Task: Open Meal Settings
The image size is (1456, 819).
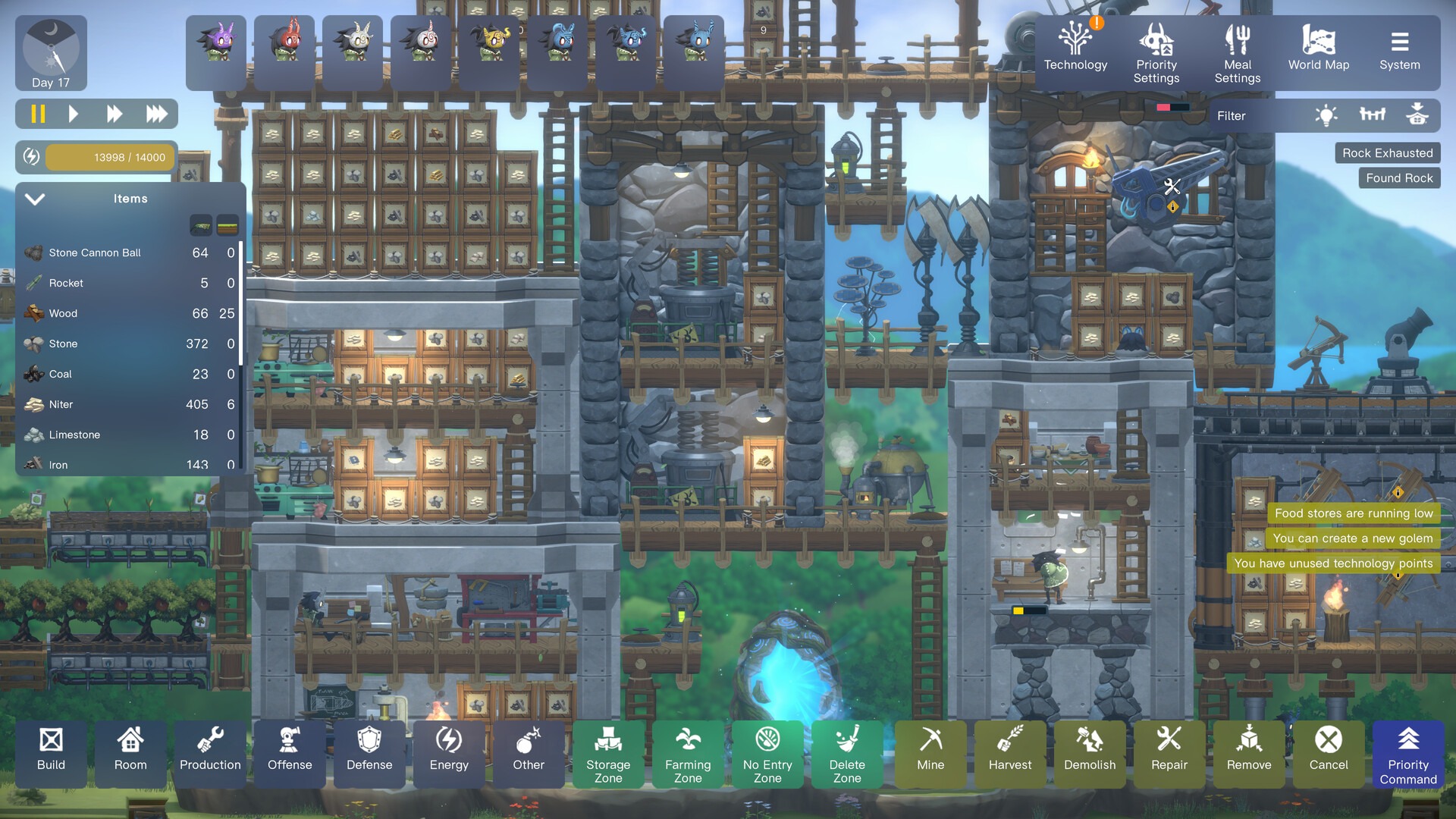Action: point(1238,53)
